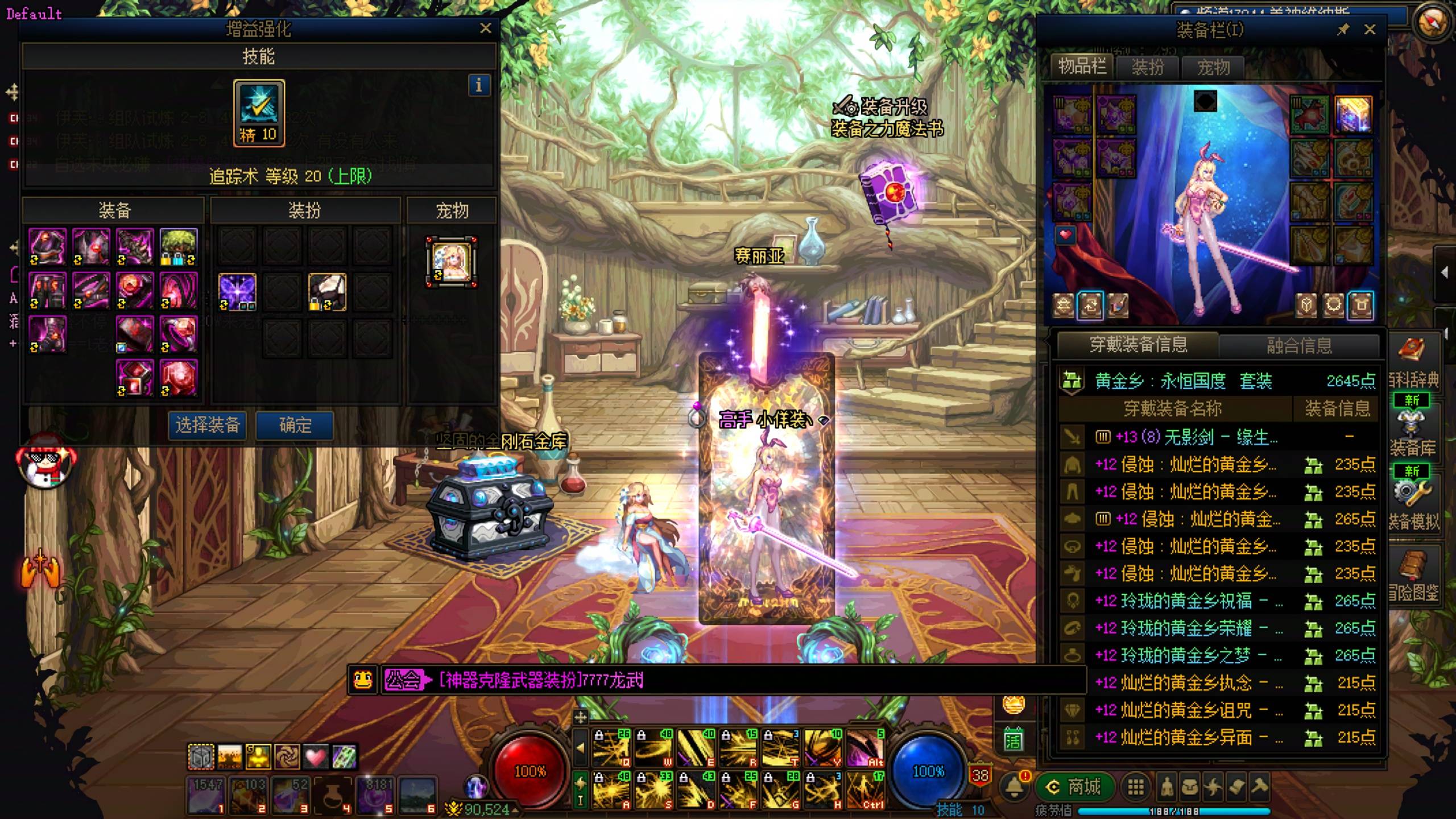Switch to the 装扮 tab

[1148, 68]
